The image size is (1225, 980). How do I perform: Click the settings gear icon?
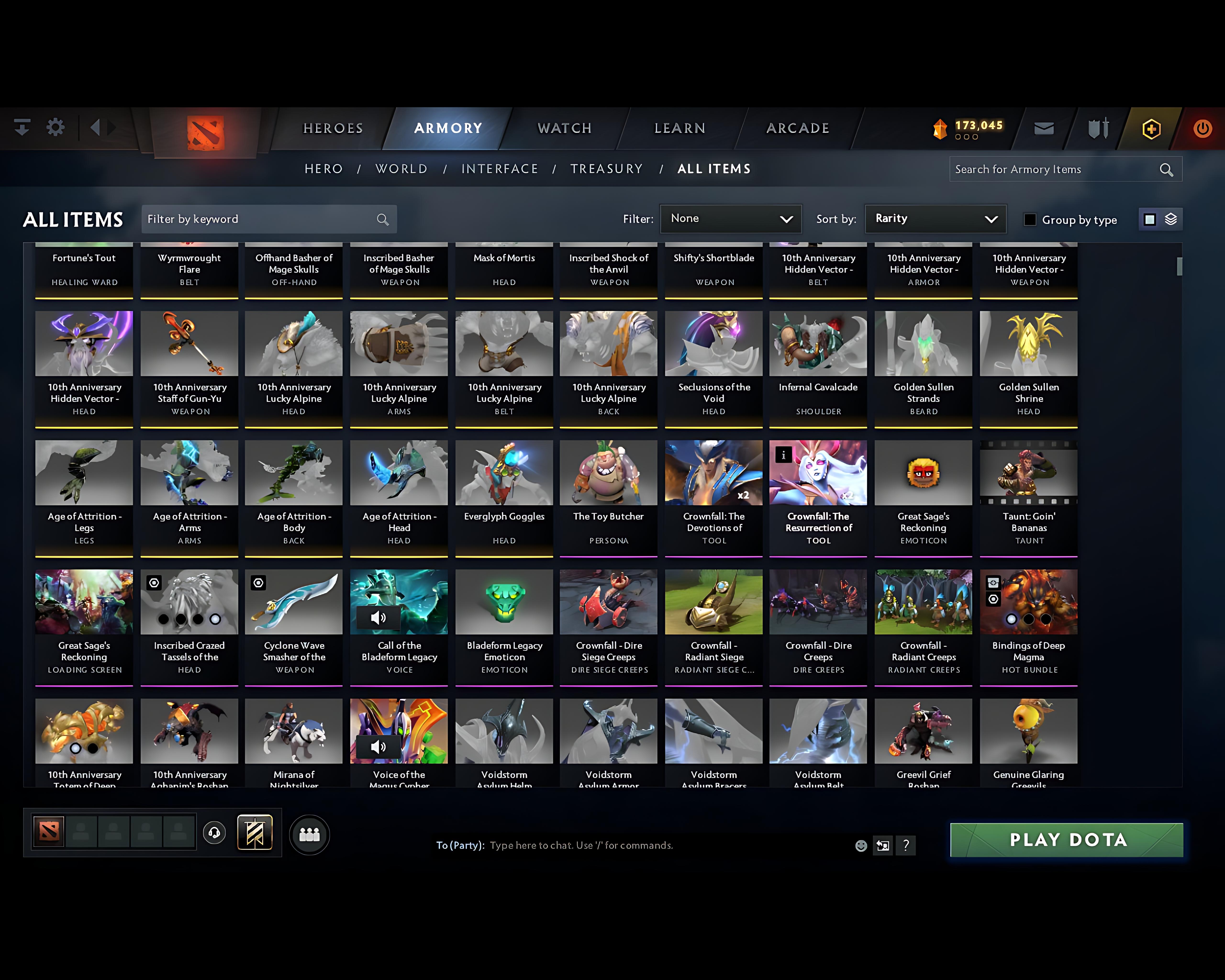pyautogui.click(x=55, y=128)
